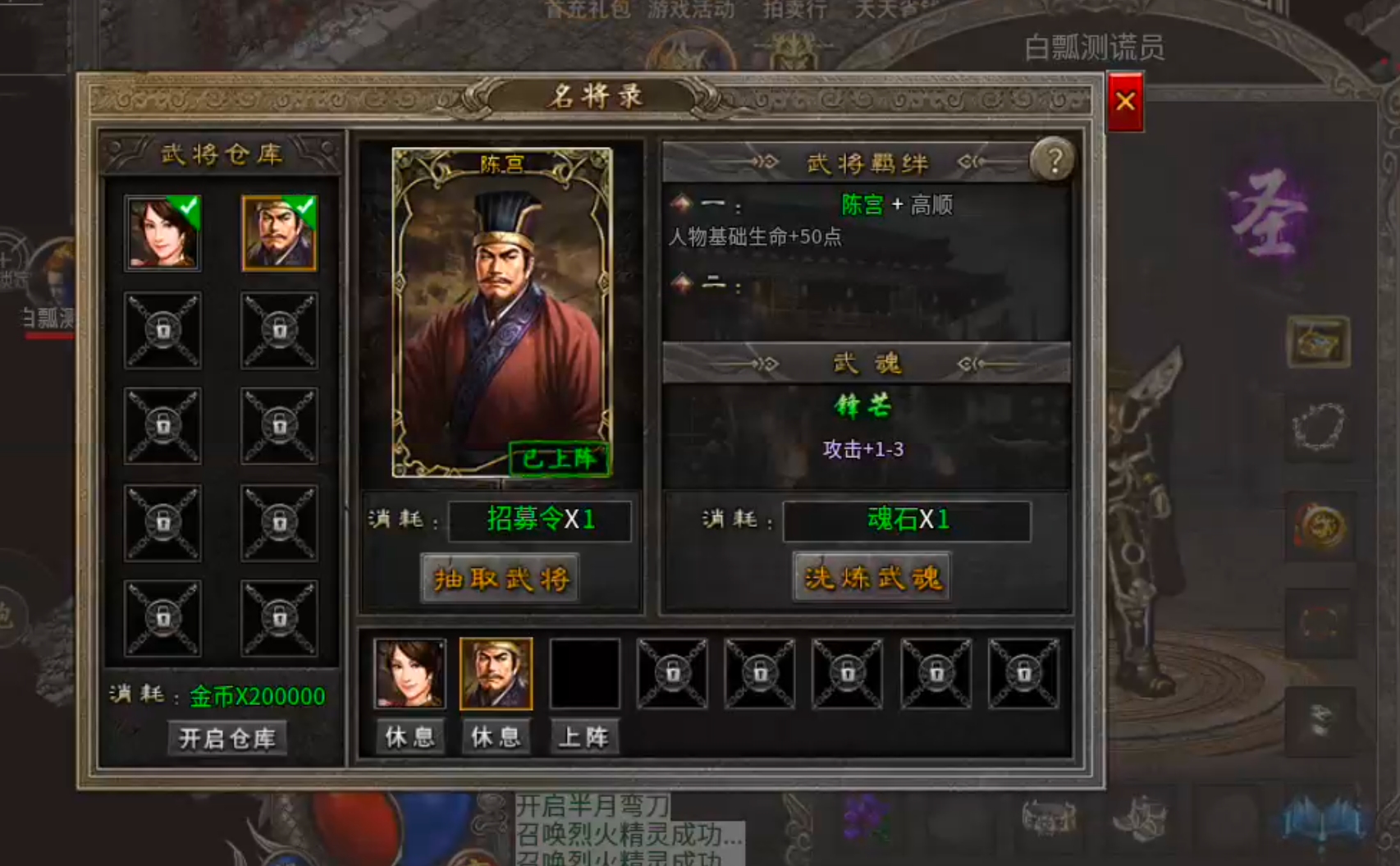Choose Chen Gong in the formation row
Image resolution: width=1400 pixels, height=866 pixels.
click(x=496, y=674)
